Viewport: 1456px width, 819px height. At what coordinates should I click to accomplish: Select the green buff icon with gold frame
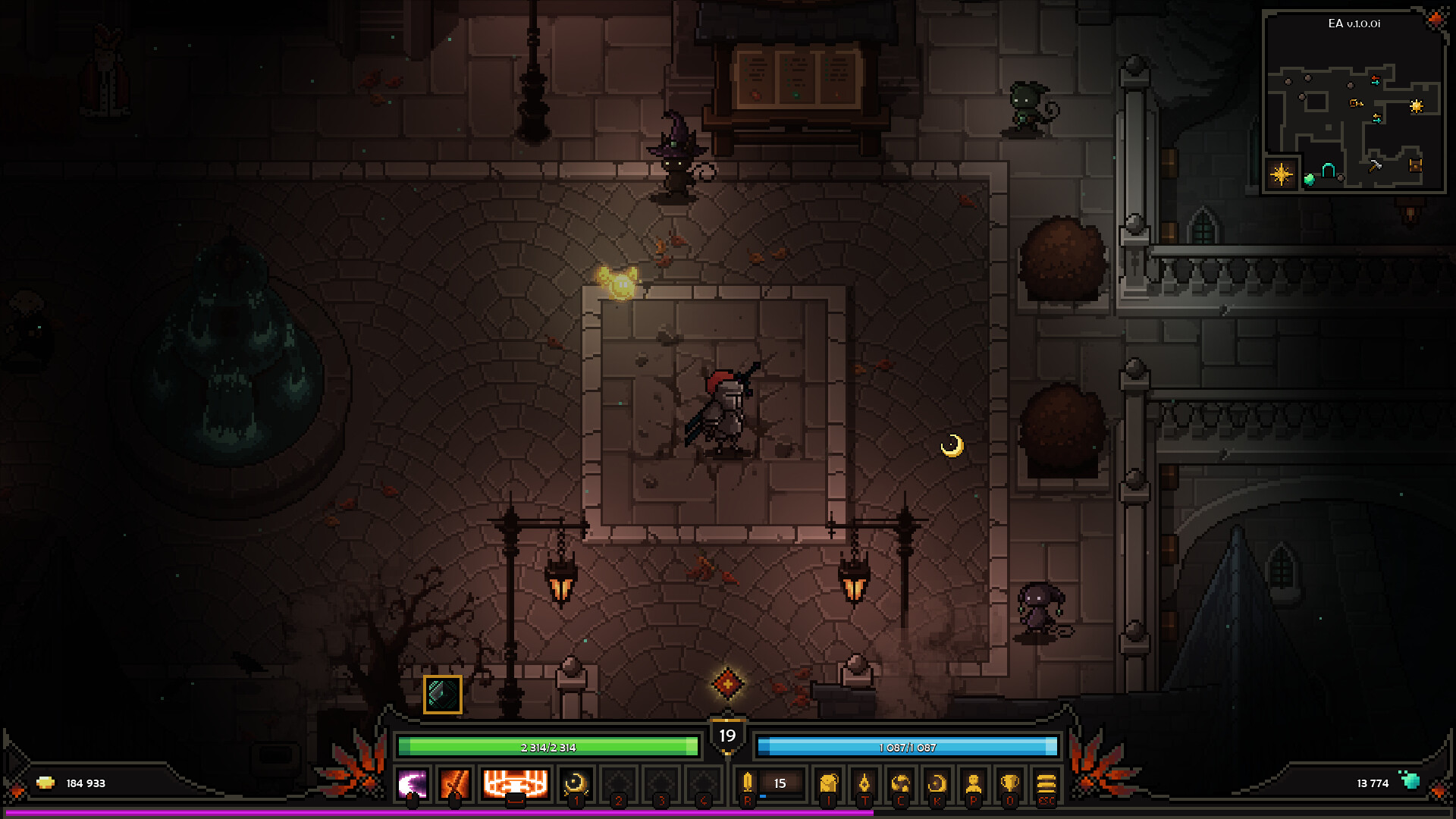pyautogui.click(x=442, y=694)
